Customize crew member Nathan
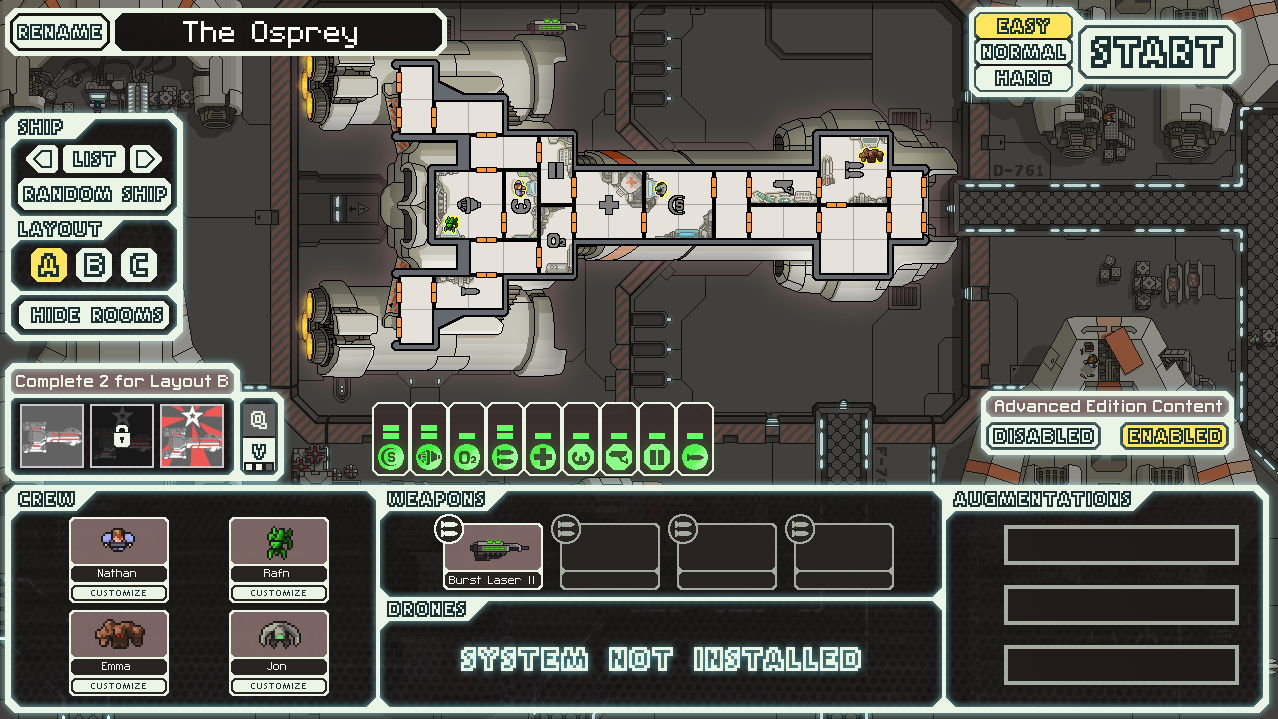 [x=118, y=593]
